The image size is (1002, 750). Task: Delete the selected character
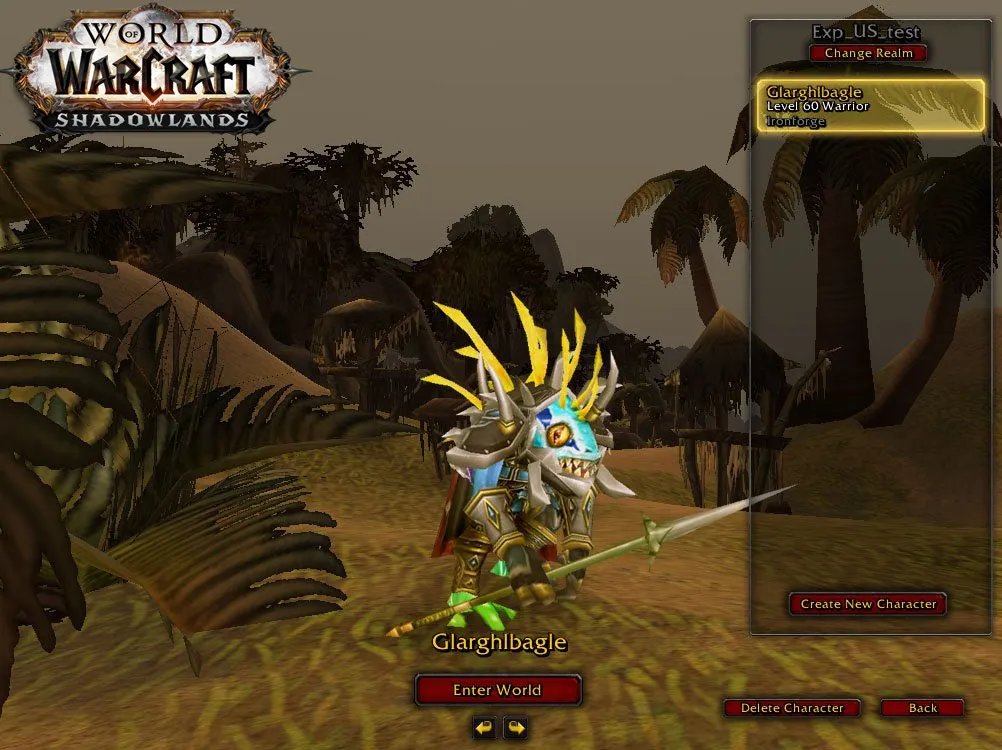tap(792, 708)
